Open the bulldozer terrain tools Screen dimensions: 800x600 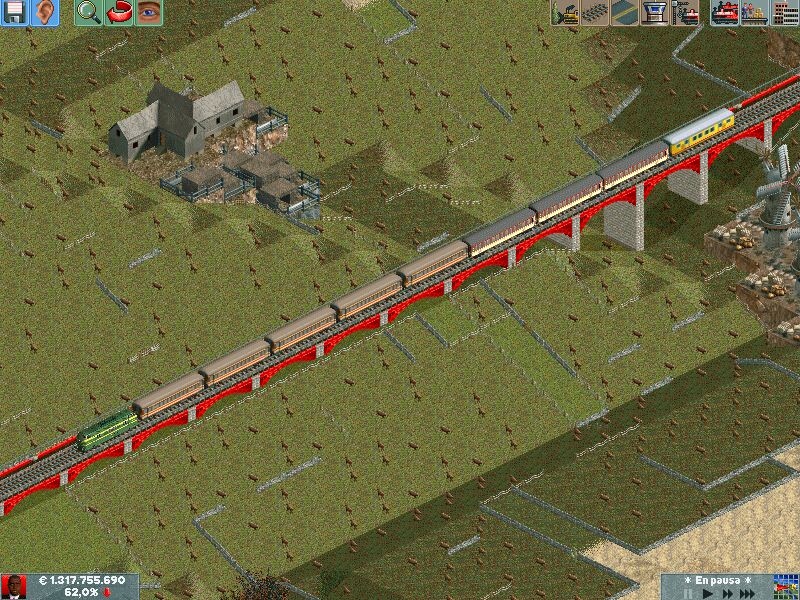coord(565,13)
